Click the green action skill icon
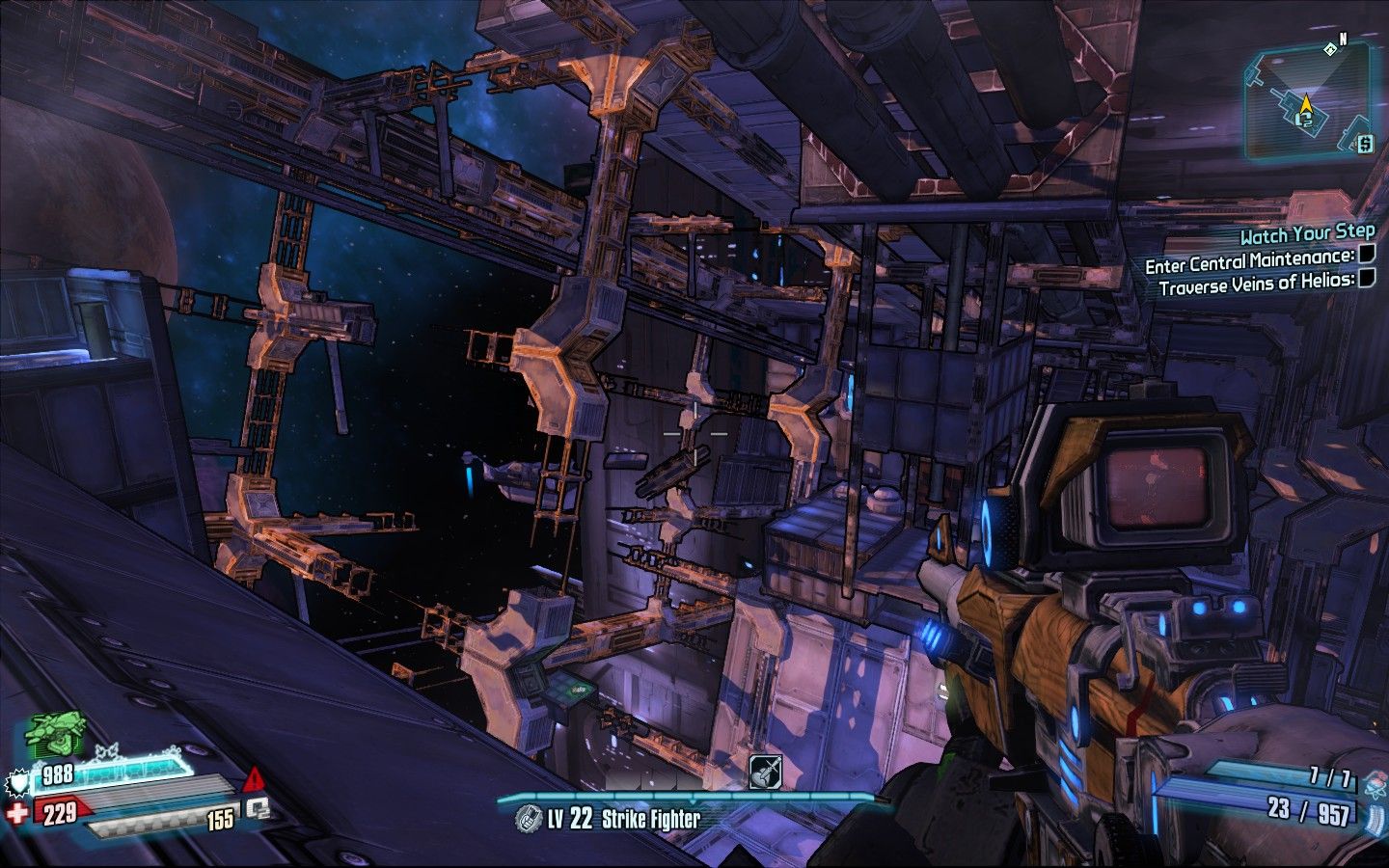This screenshot has height=868, width=1389. point(53,735)
